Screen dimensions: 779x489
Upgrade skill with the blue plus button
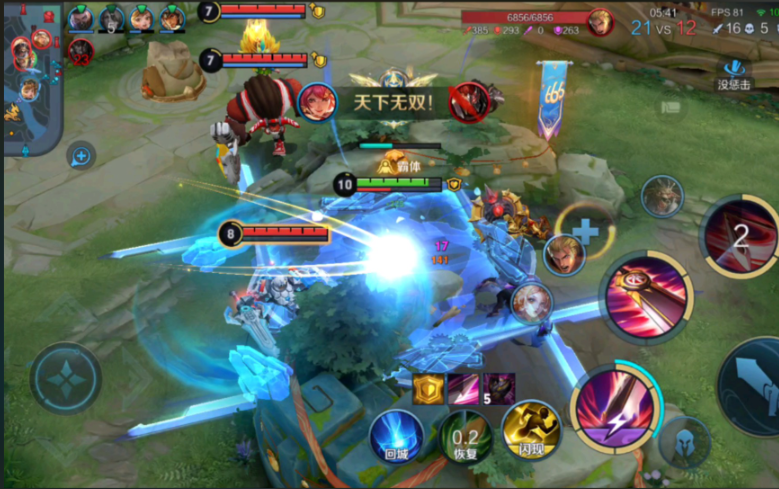click(x=585, y=232)
